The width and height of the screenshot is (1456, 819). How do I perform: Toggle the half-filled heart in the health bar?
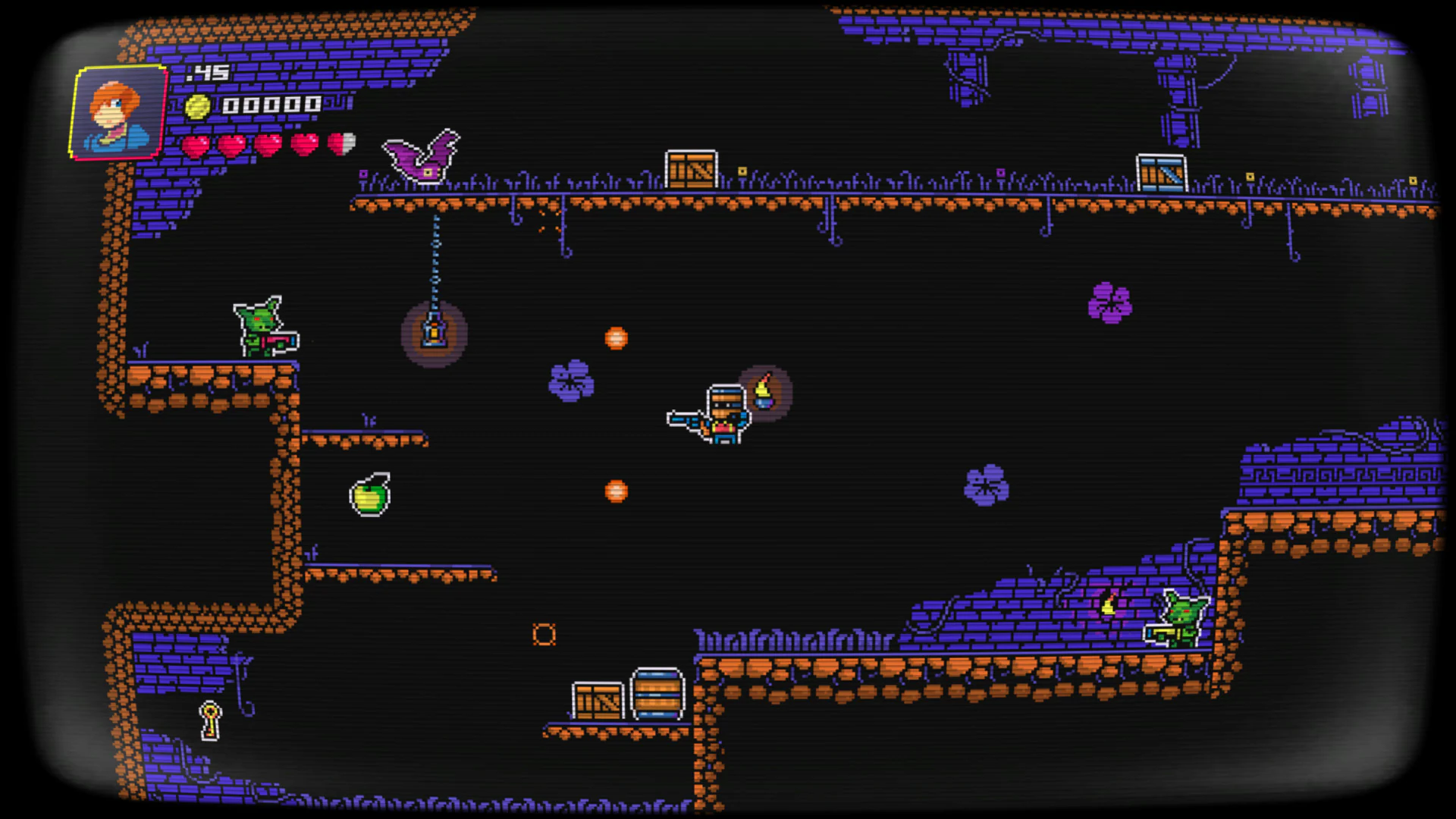click(340, 143)
